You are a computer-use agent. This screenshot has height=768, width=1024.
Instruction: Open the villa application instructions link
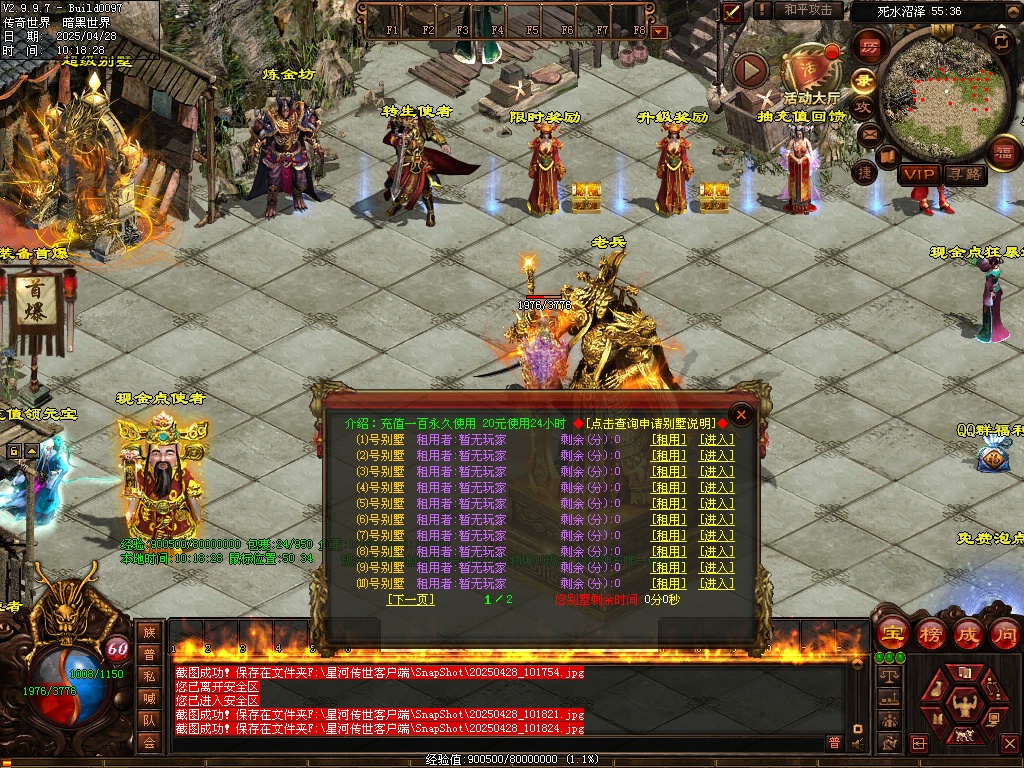tap(651, 423)
